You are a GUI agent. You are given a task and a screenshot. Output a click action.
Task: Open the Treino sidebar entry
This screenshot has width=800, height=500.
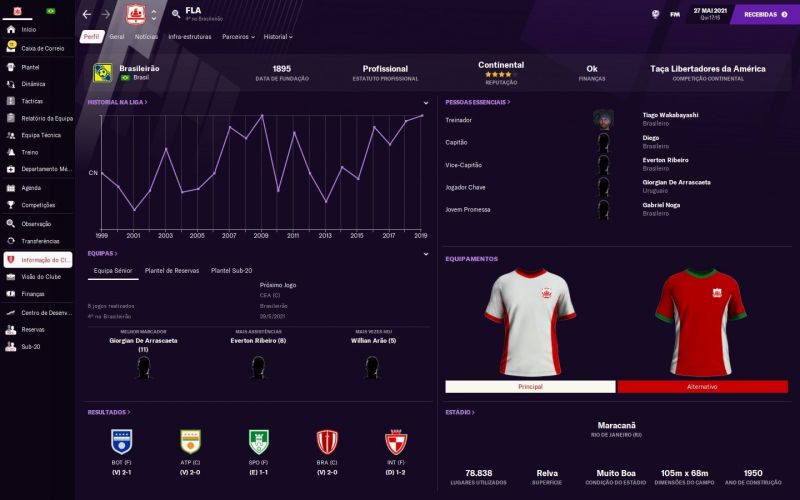30,152
